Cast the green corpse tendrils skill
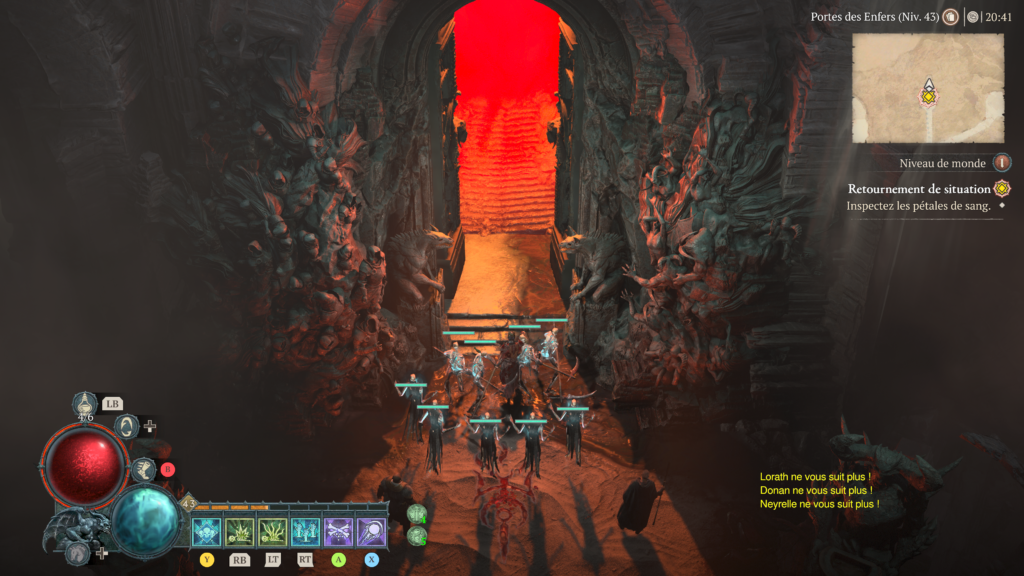 click(272, 531)
